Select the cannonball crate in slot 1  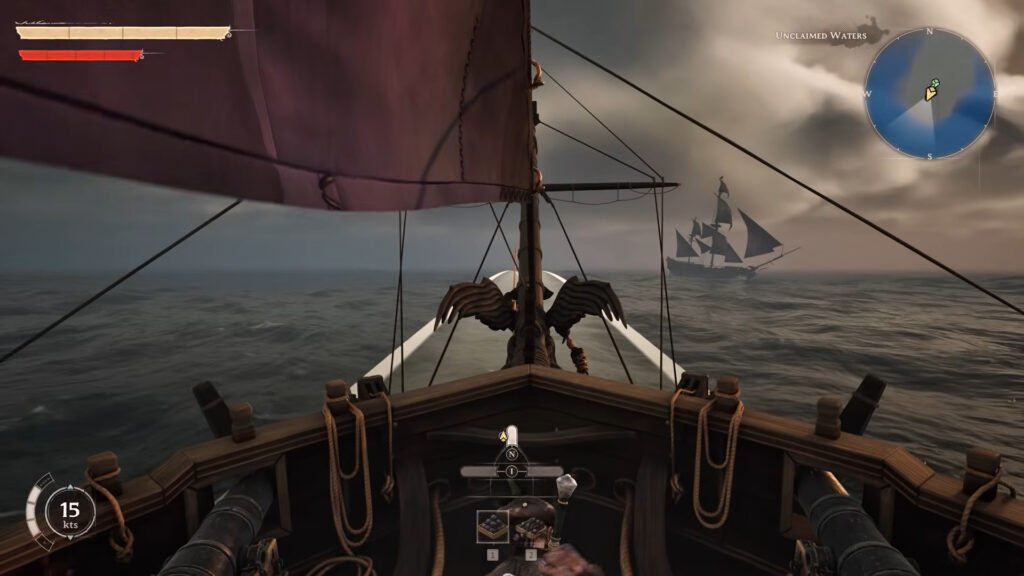(492, 526)
